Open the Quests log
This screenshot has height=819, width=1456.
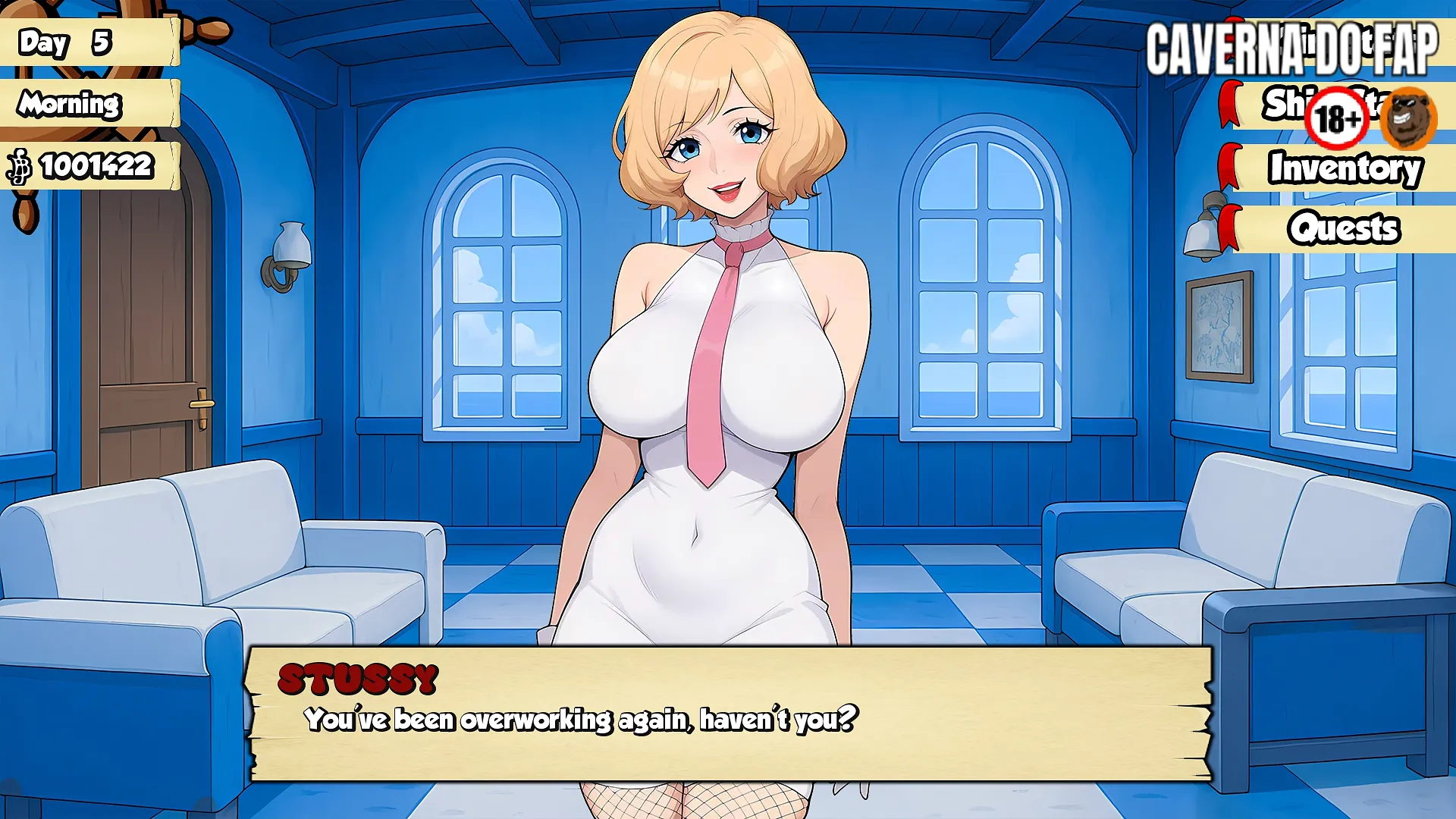coord(1344,228)
